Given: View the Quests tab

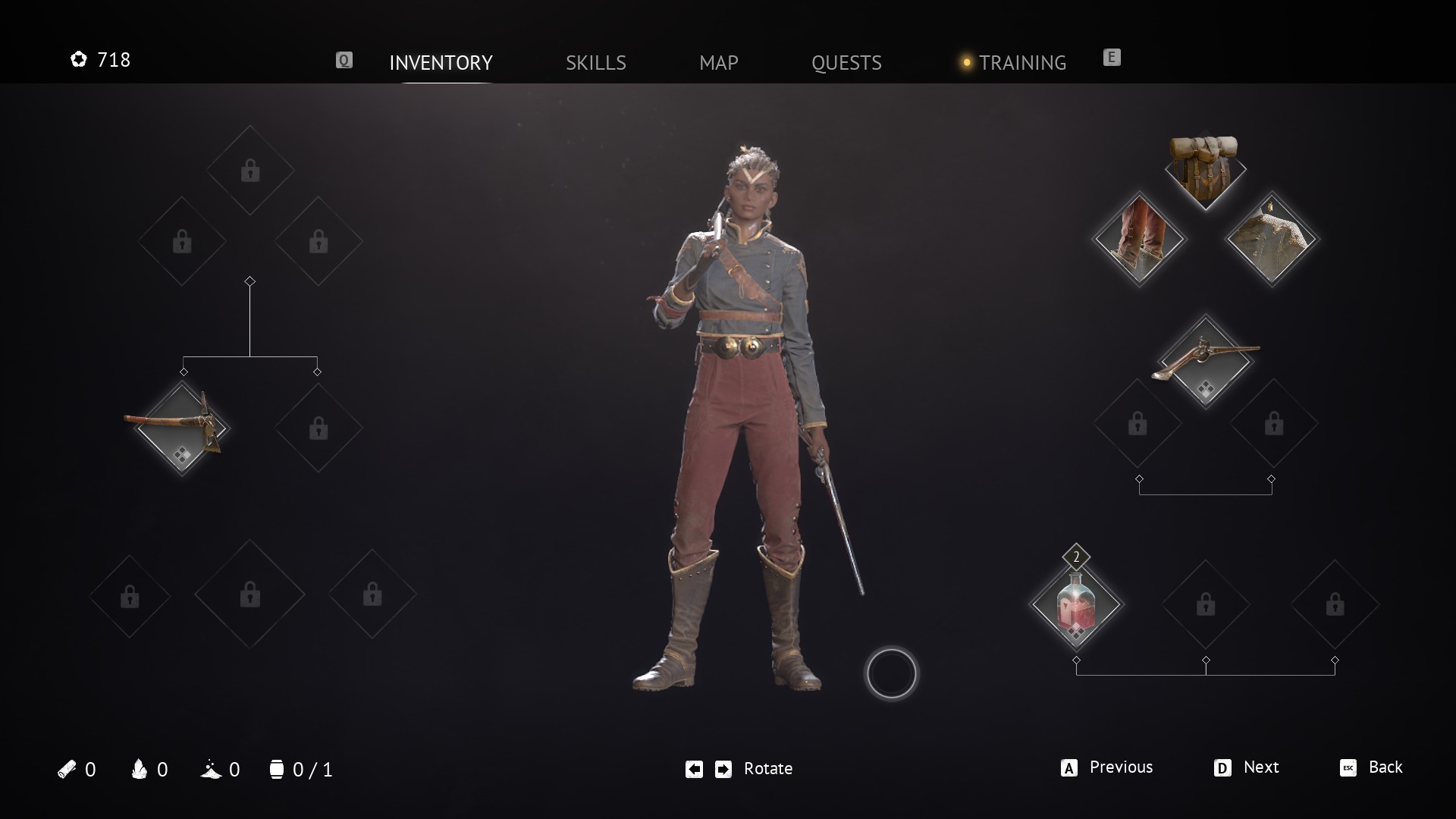Looking at the screenshot, I should click(846, 62).
